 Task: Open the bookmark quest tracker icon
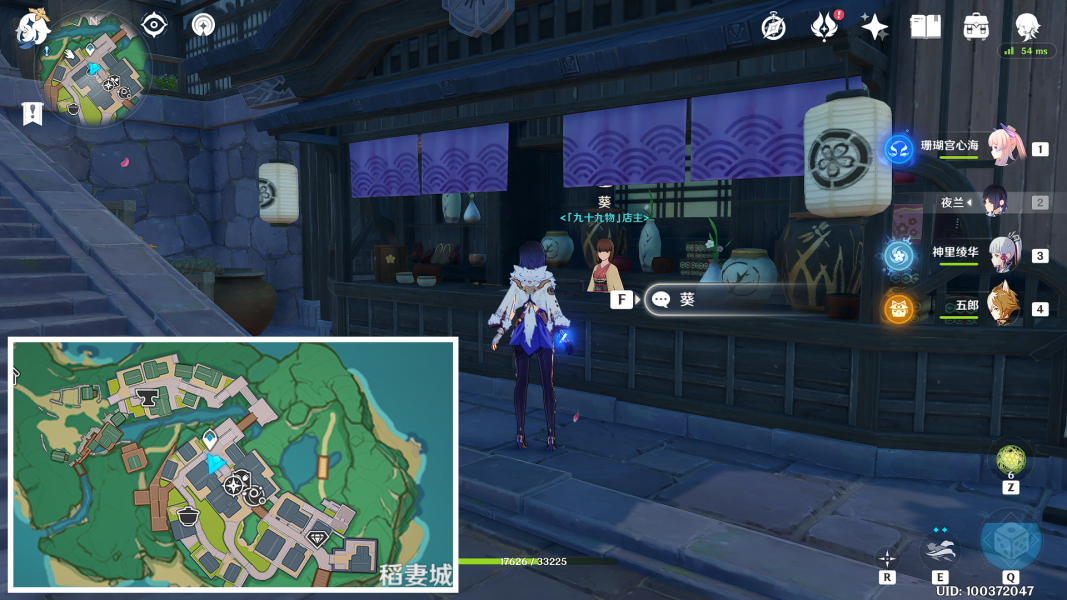click(32, 113)
